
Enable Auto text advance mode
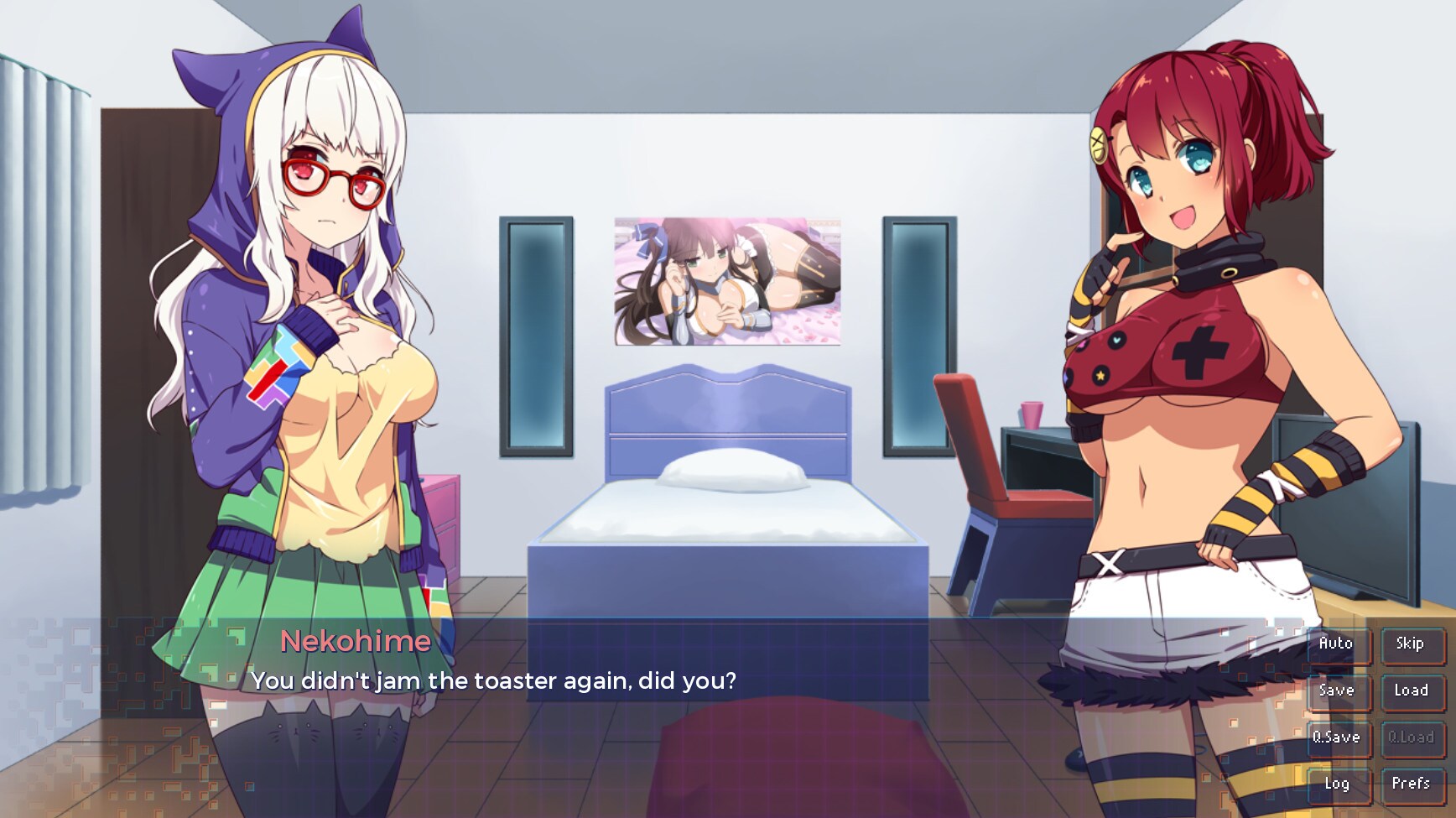point(1337,644)
